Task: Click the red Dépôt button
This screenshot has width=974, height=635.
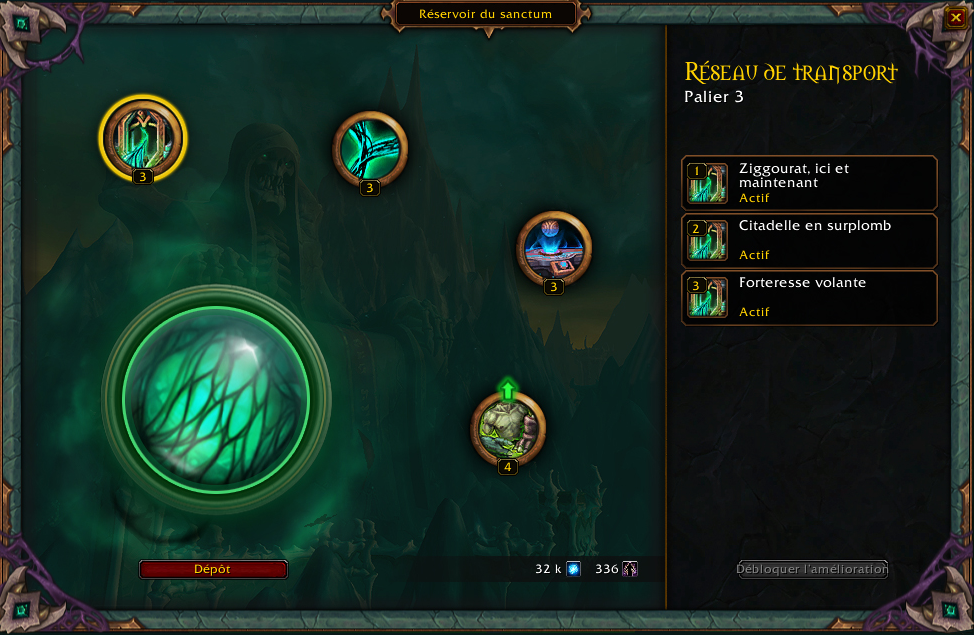Action: [x=213, y=569]
